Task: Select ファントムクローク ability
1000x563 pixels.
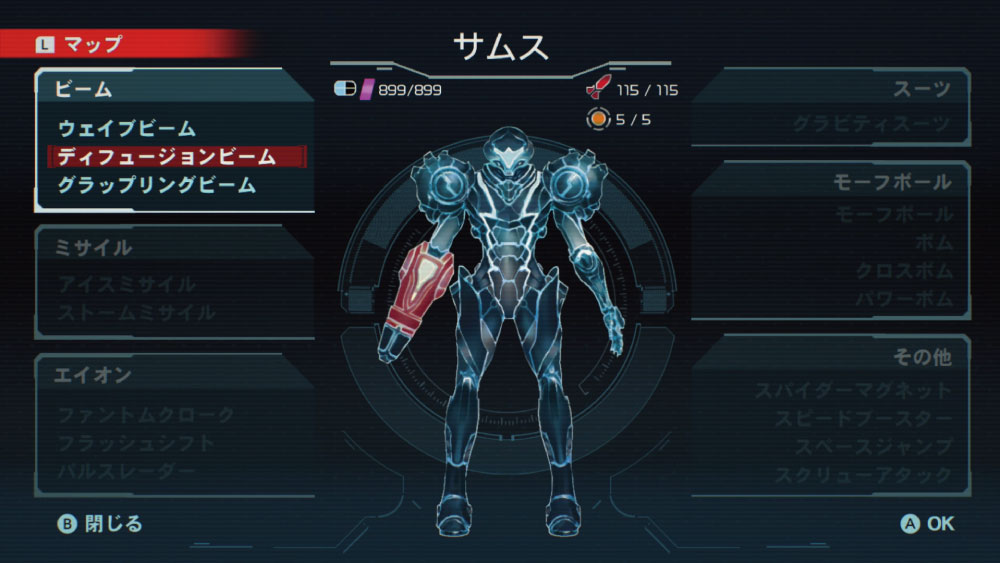Action: pyautogui.click(x=146, y=414)
